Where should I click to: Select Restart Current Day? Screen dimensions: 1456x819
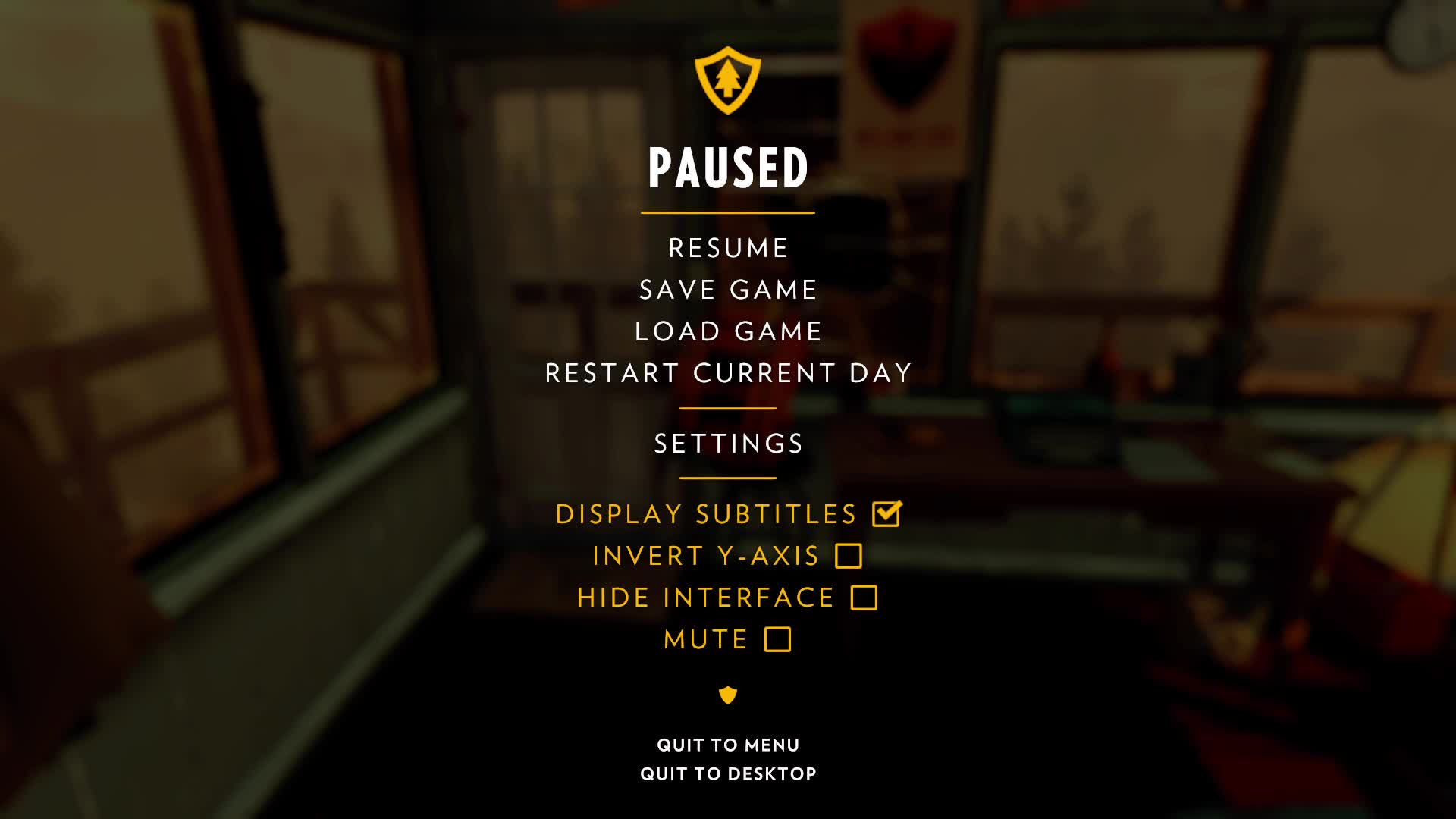click(x=728, y=373)
